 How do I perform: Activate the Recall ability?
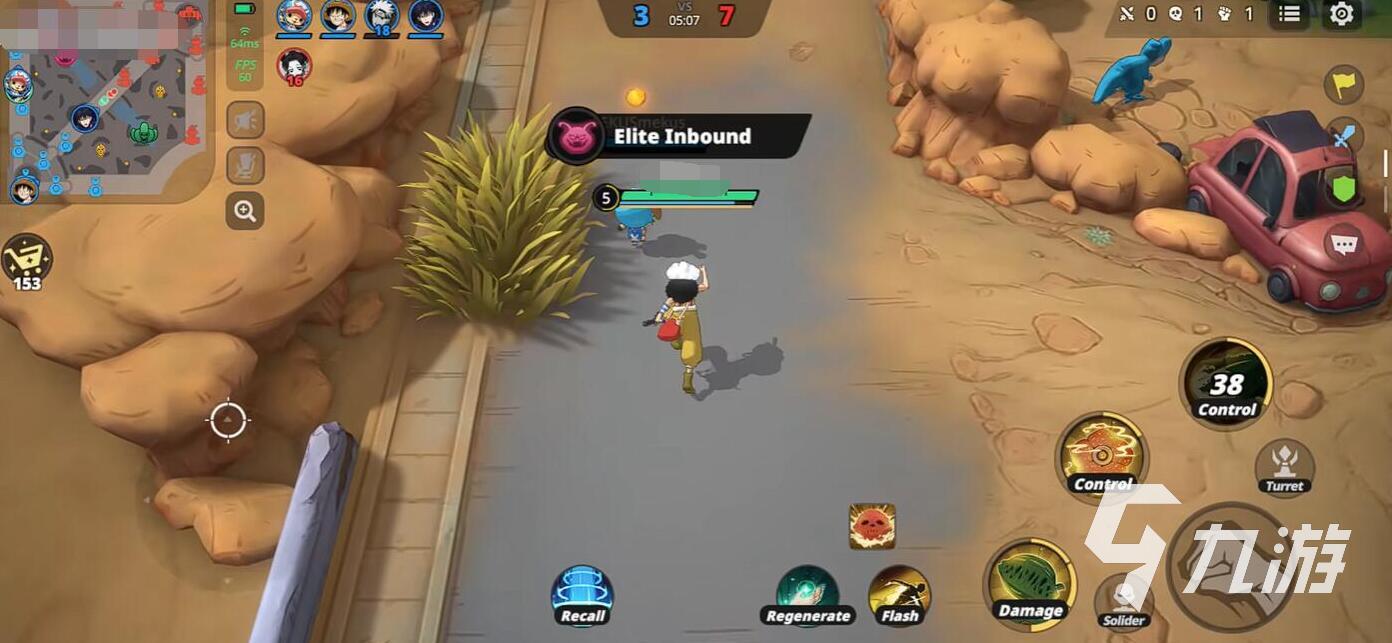tap(582, 595)
